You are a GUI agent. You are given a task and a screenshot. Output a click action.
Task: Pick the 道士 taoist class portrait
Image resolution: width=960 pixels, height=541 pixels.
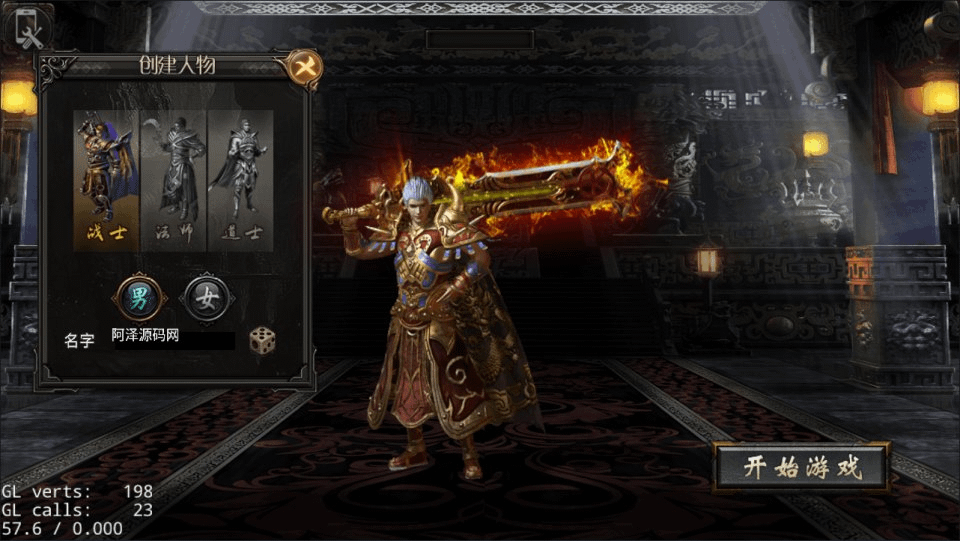click(239, 180)
